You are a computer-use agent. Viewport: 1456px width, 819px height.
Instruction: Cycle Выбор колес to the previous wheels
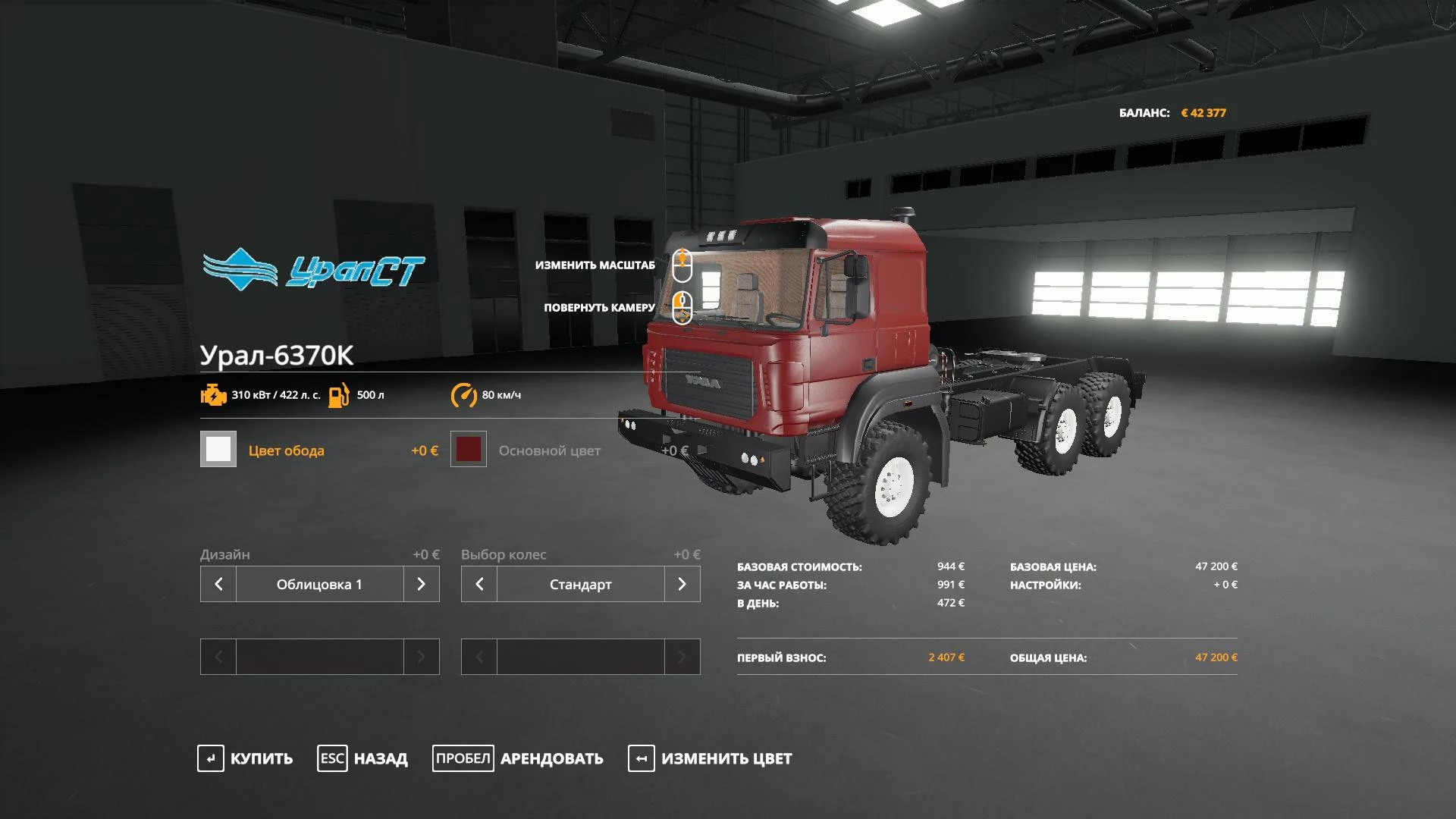click(x=479, y=584)
